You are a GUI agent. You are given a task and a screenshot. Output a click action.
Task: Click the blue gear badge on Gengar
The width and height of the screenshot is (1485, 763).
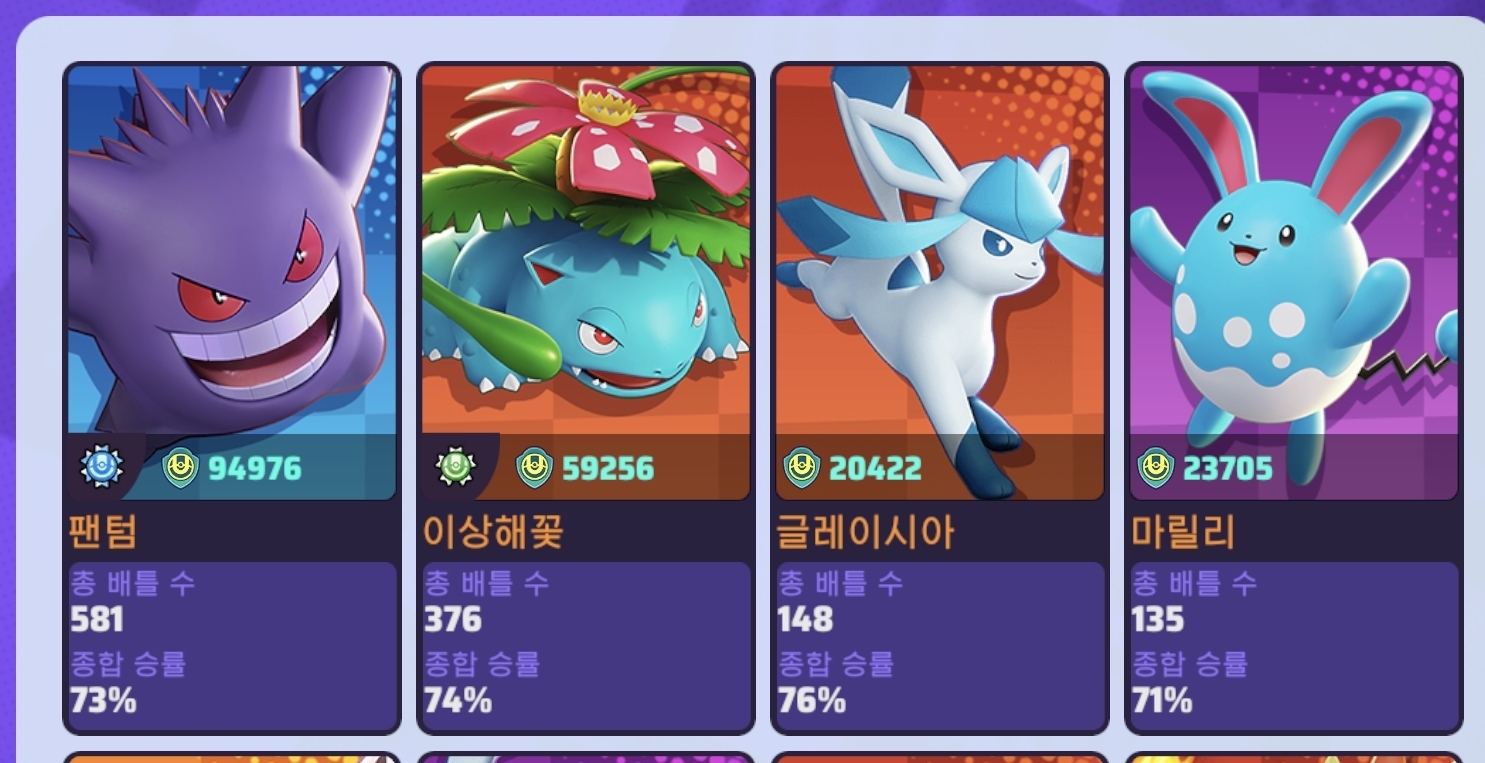point(101,466)
